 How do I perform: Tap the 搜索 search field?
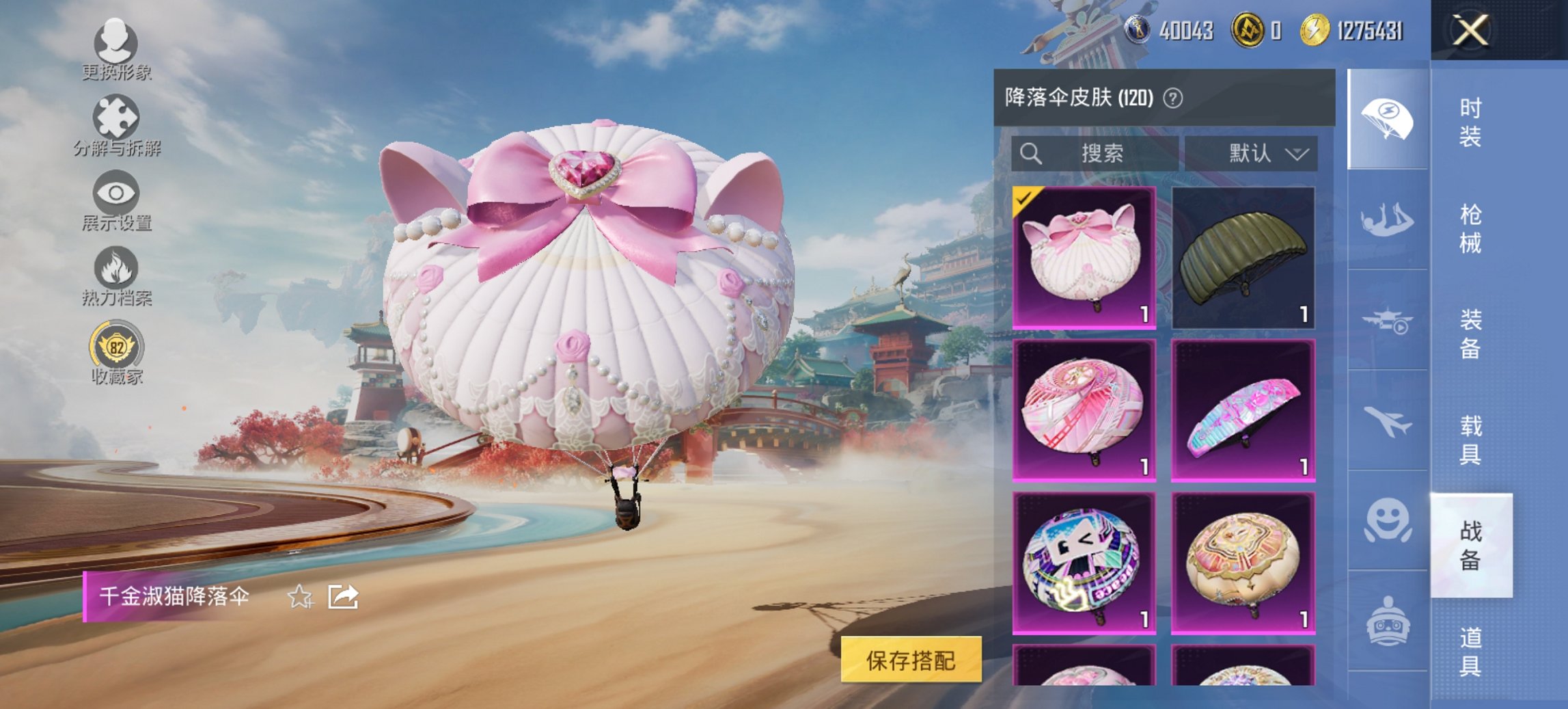(x=1093, y=153)
